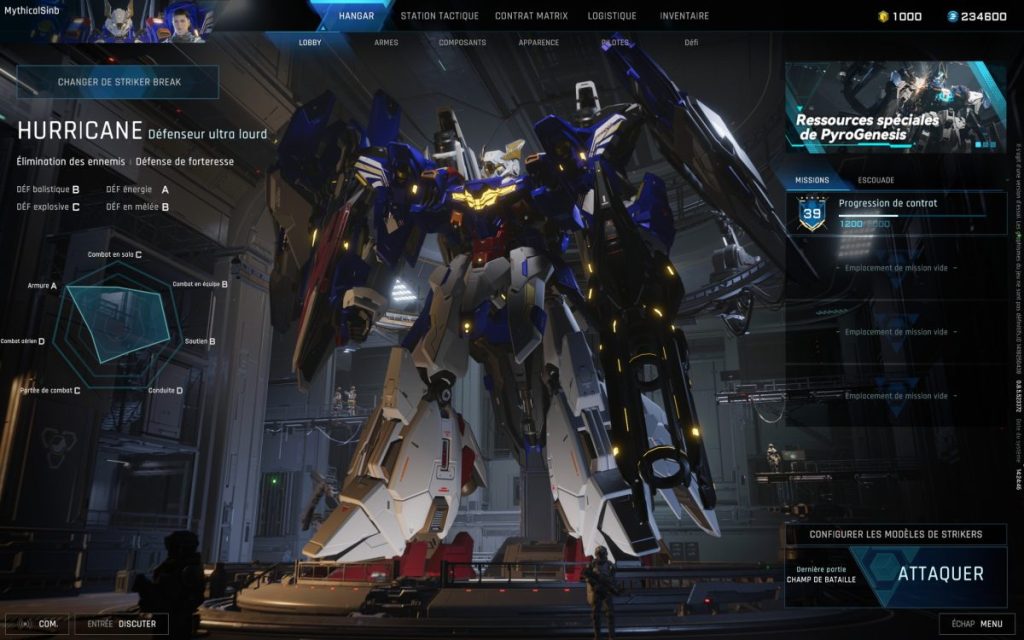Image resolution: width=1024 pixels, height=640 pixels.
Task: Choose the Défi sub-tab
Action: (x=691, y=43)
